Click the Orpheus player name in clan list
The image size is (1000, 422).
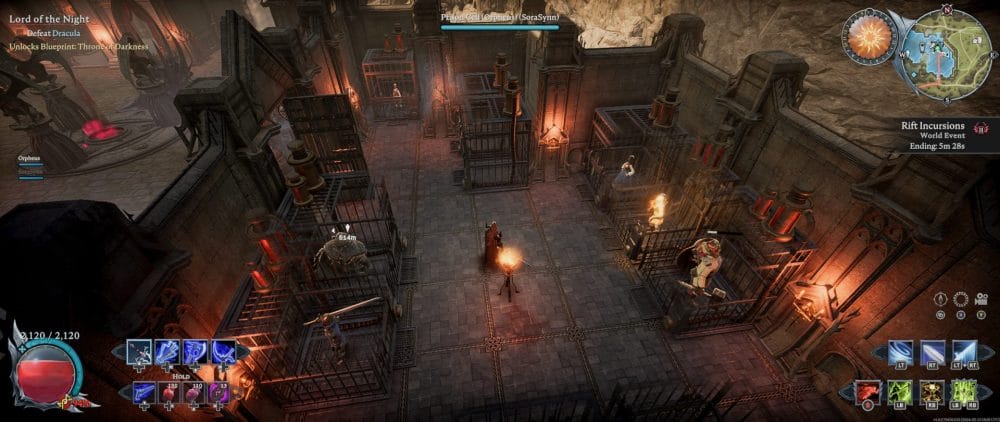pyautogui.click(x=29, y=158)
